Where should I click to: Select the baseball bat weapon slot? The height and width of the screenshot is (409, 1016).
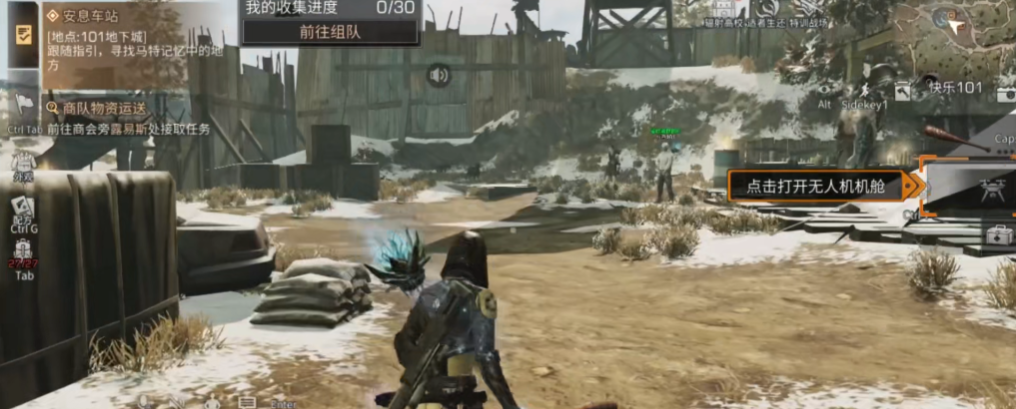pos(947,135)
